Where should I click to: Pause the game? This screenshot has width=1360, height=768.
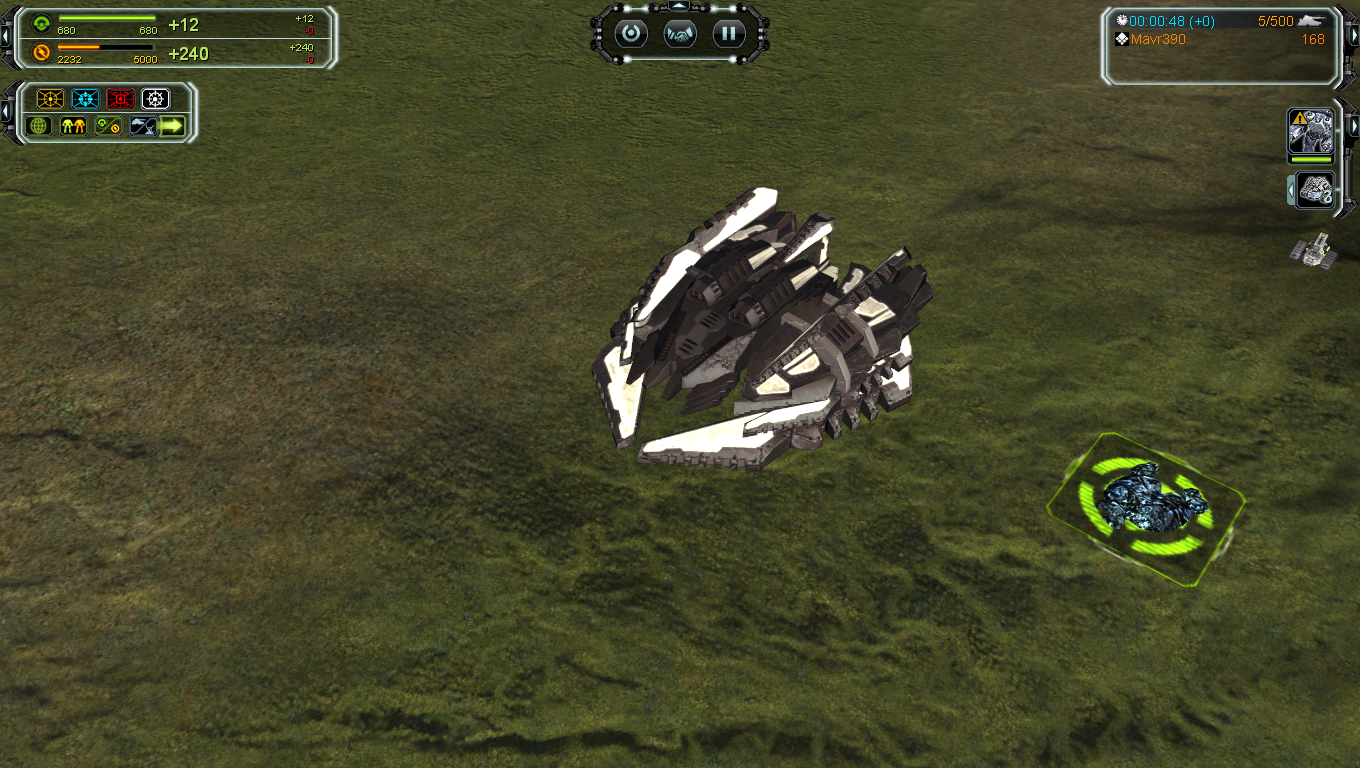click(729, 34)
